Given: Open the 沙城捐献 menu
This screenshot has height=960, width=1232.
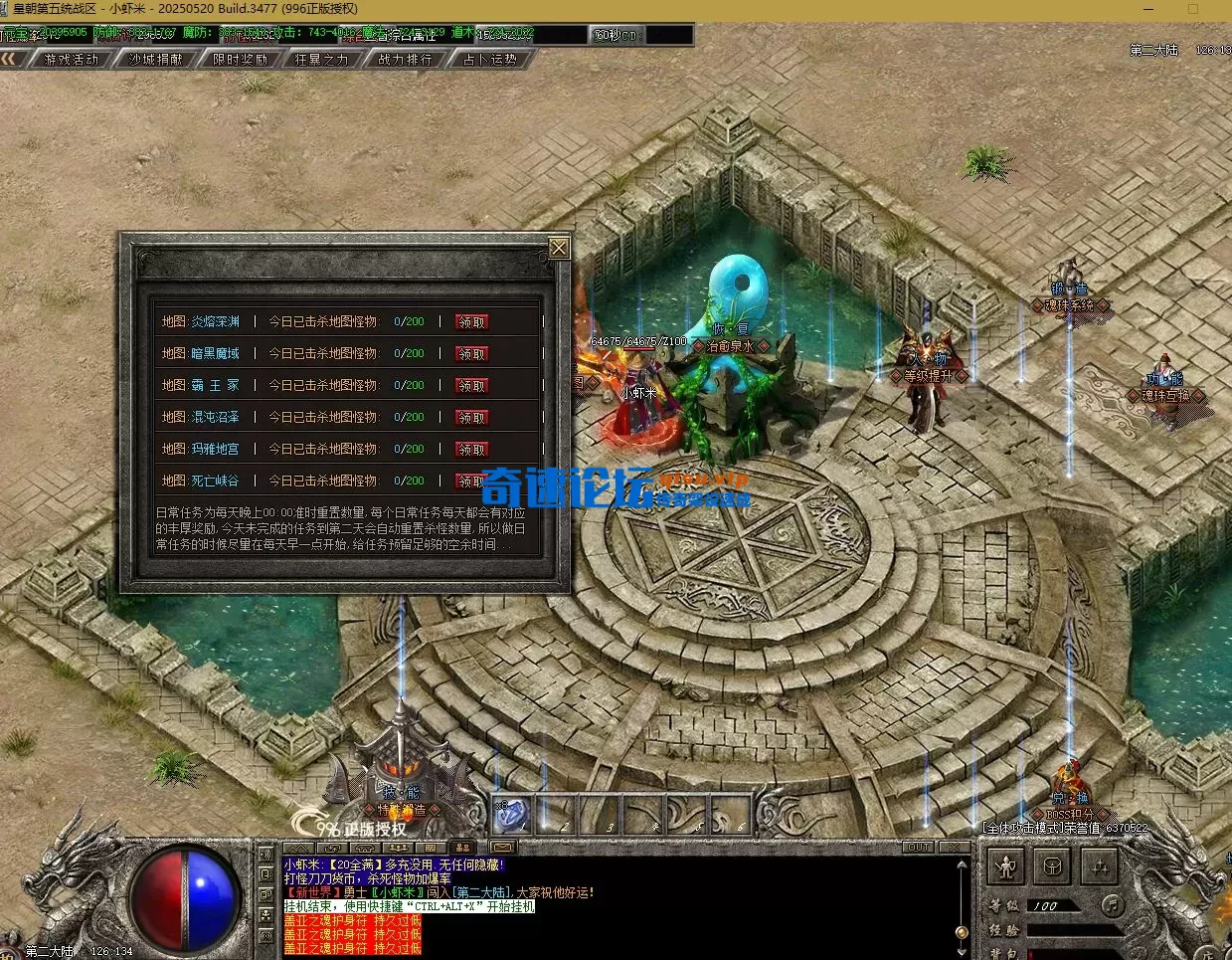Looking at the screenshot, I should pyautogui.click(x=156, y=60).
